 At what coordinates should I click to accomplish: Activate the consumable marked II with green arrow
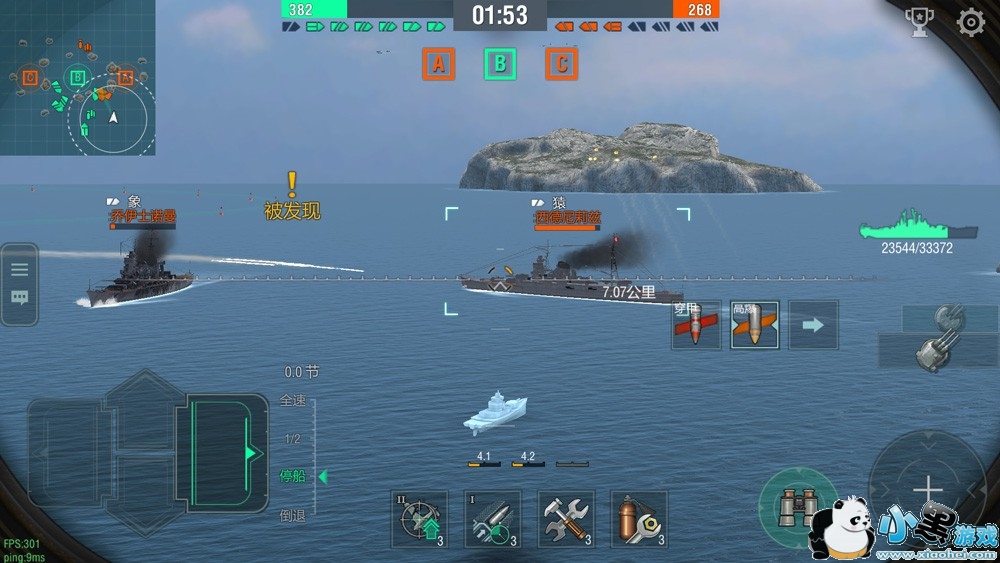pyautogui.click(x=419, y=519)
